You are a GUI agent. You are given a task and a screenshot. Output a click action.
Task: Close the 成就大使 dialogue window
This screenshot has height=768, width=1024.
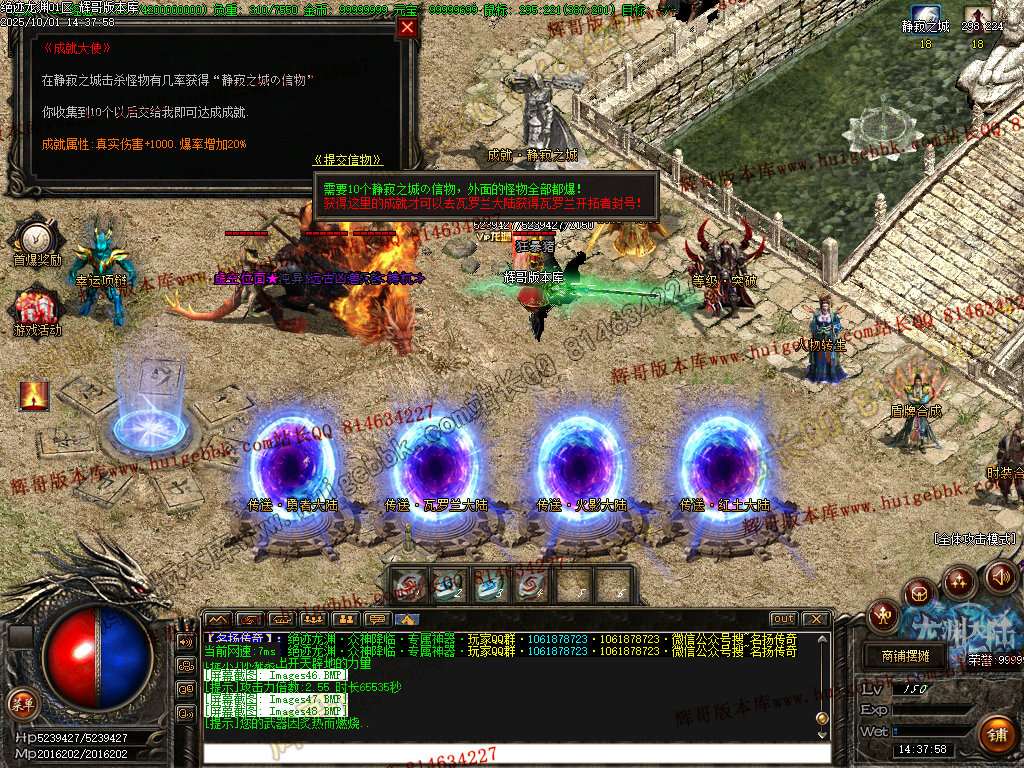(407, 28)
